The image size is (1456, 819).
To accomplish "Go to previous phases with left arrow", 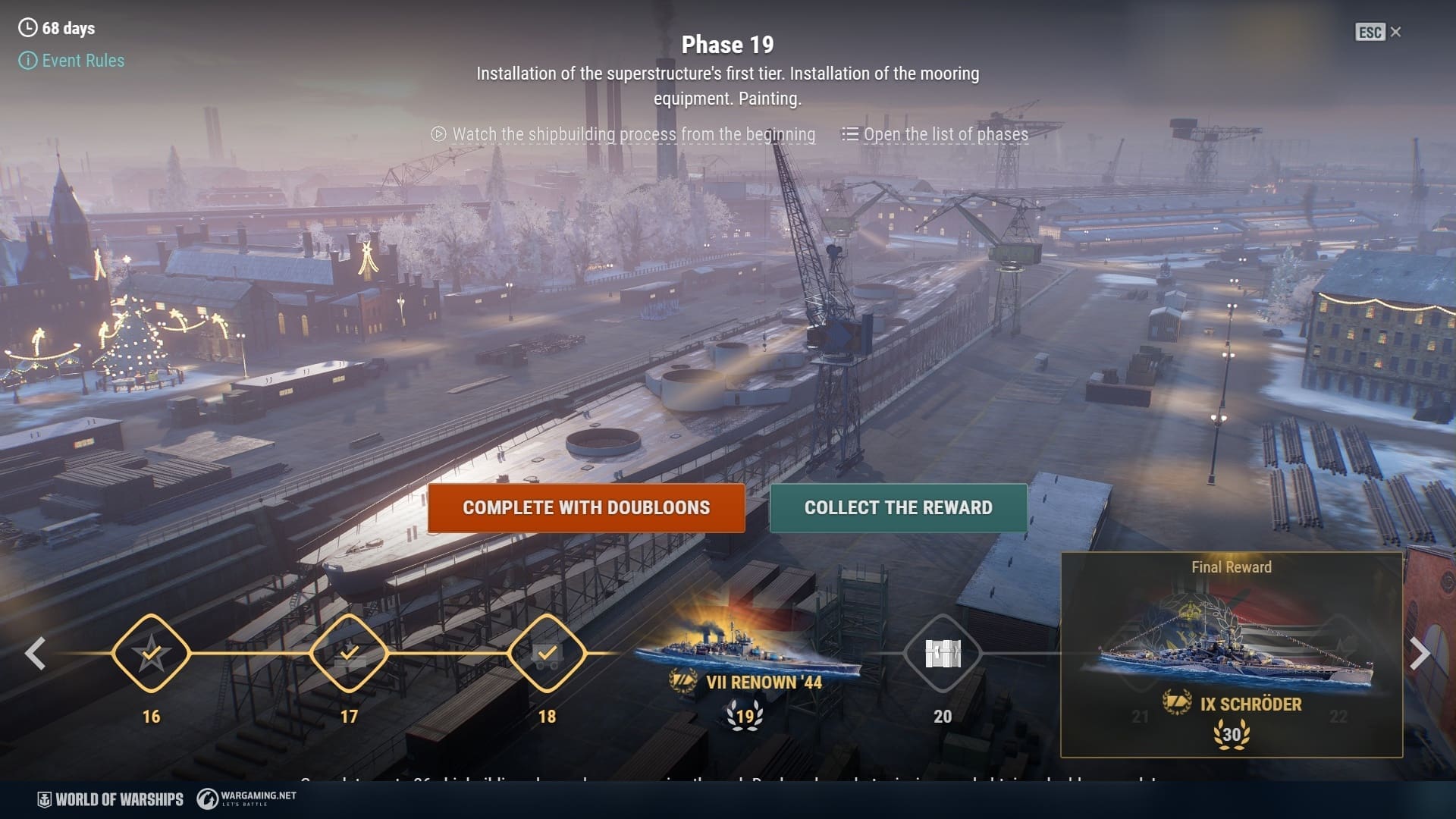I will point(35,654).
